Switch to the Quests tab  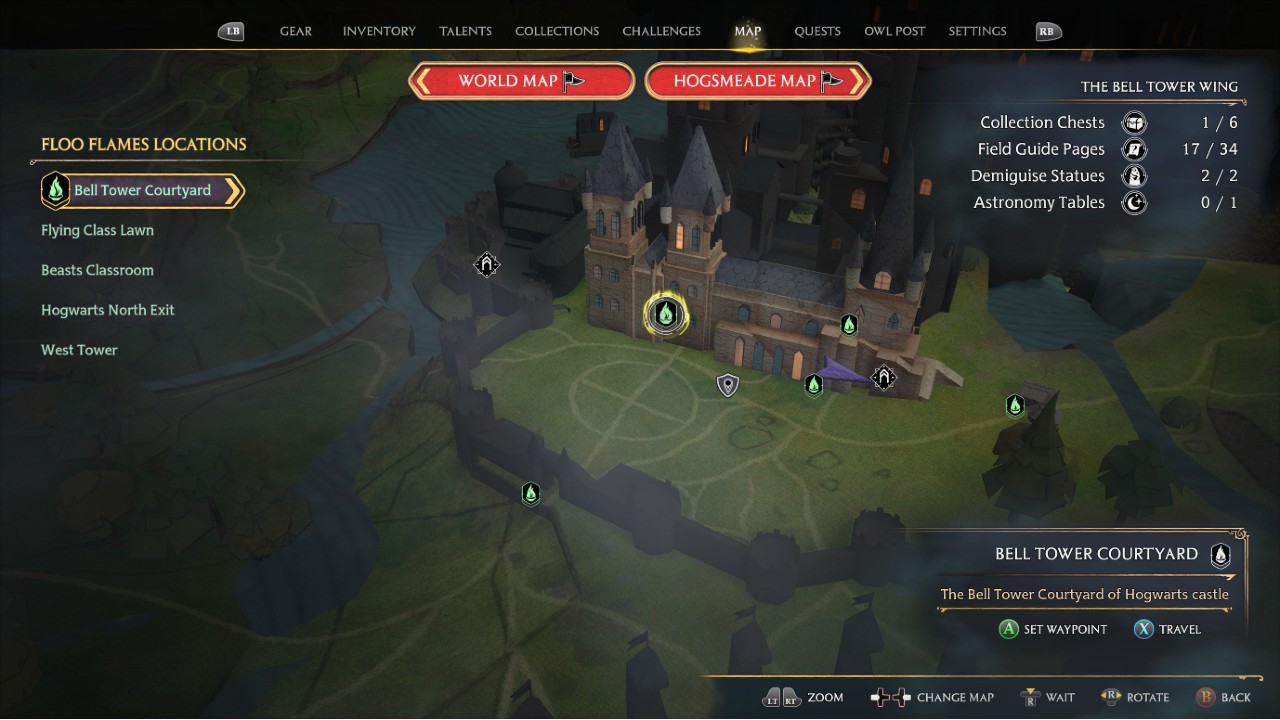[817, 31]
